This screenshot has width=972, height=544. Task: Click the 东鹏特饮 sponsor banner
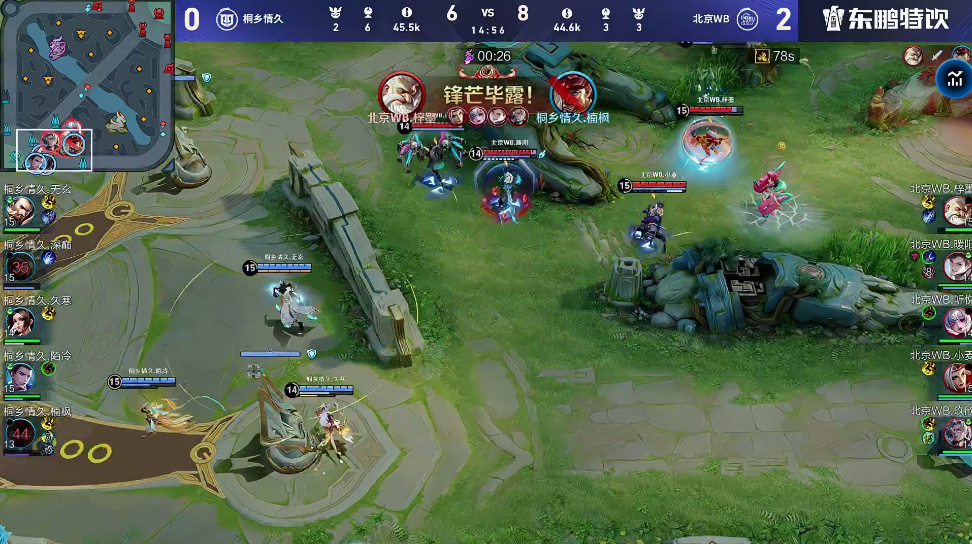coord(885,20)
